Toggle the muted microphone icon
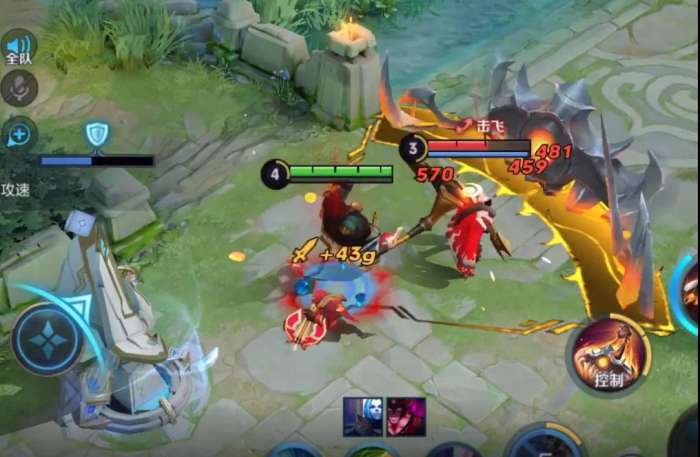This screenshot has width=700, height=457. point(19,89)
